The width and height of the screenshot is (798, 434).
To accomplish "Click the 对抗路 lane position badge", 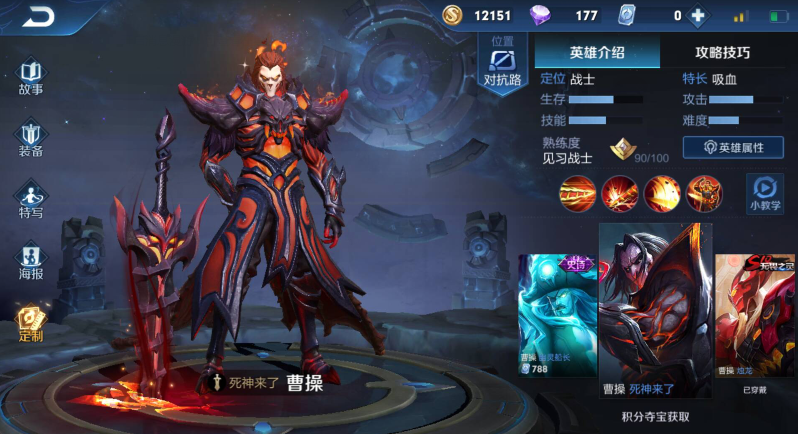I will click(503, 65).
